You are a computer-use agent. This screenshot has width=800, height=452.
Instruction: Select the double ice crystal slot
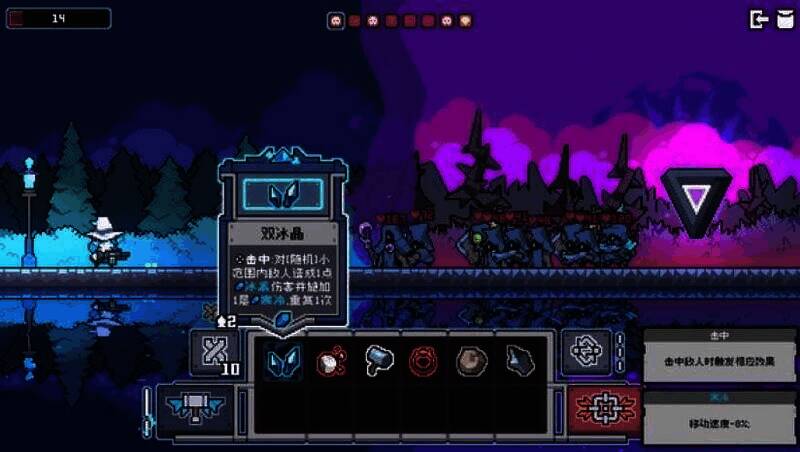[x=281, y=359]
